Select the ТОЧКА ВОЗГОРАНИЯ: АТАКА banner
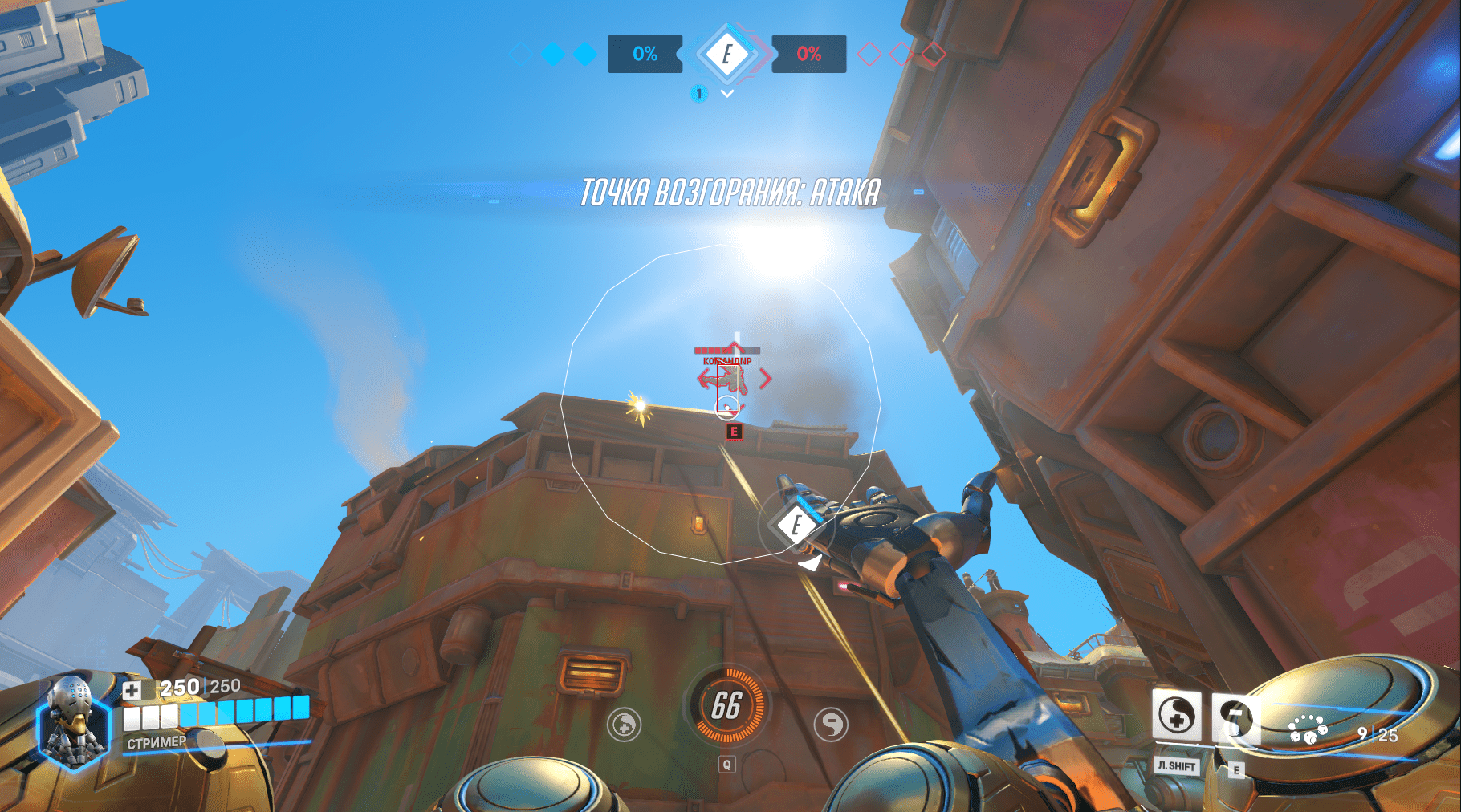The width and height of the screenshot is (1461, 812). 729,192
